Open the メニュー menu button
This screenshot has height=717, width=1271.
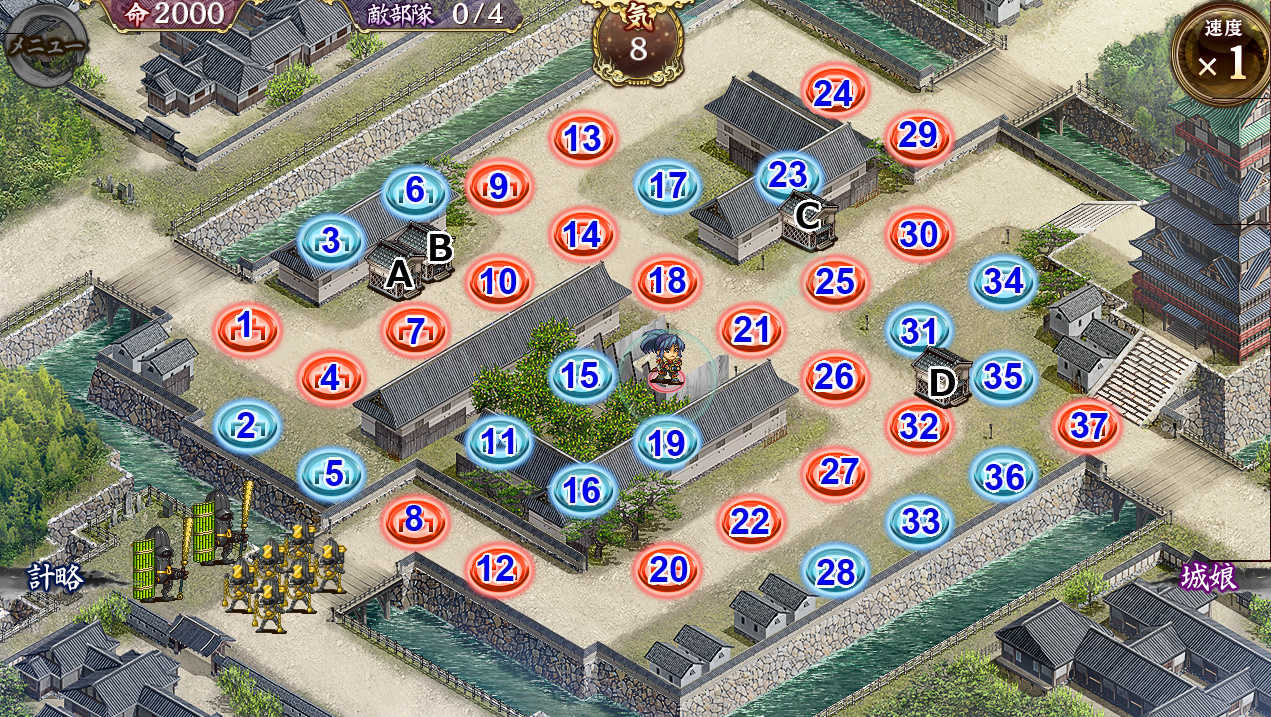pos(45,45)
